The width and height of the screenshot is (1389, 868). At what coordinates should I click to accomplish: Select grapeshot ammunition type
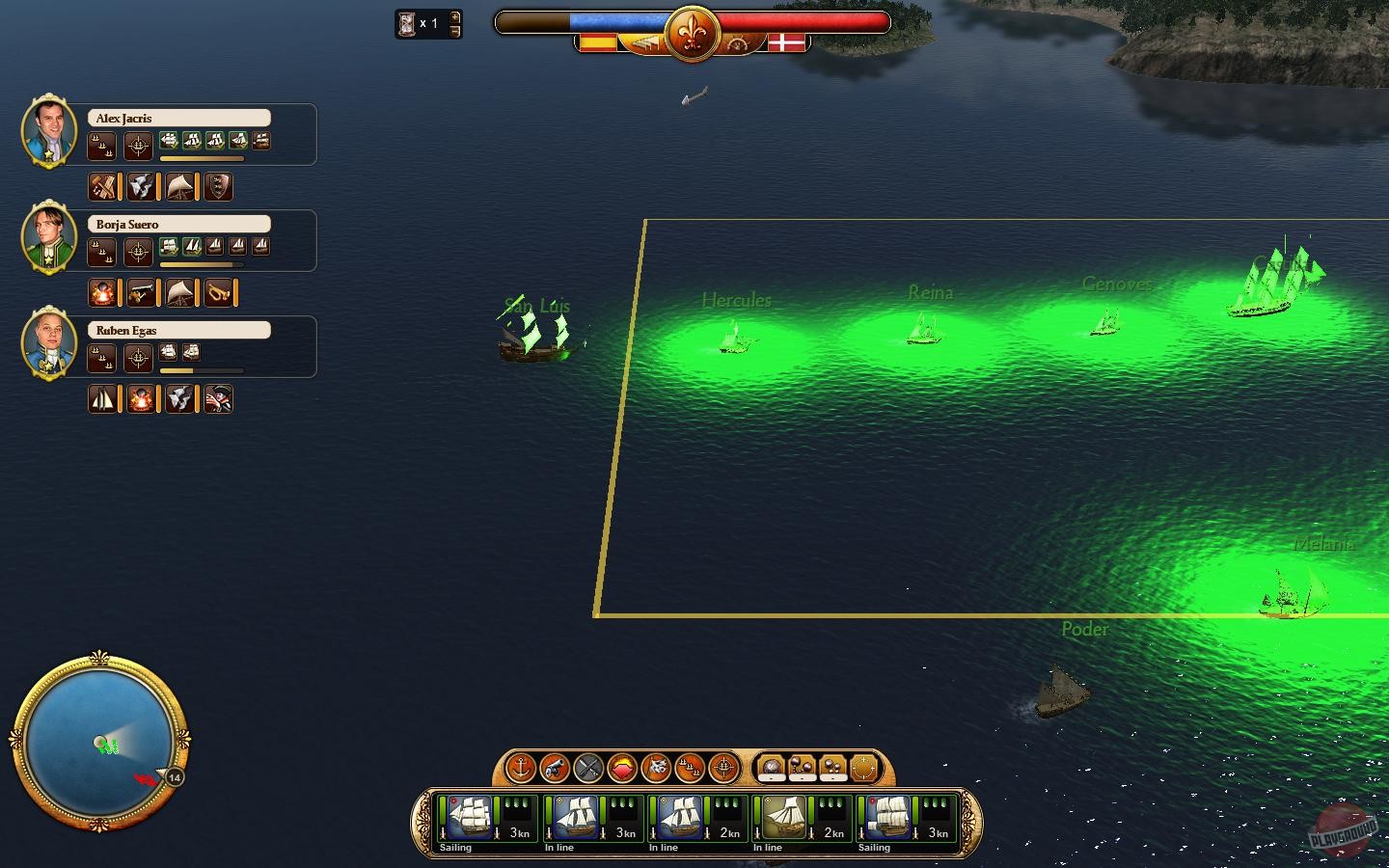click(x=831, y=765)
